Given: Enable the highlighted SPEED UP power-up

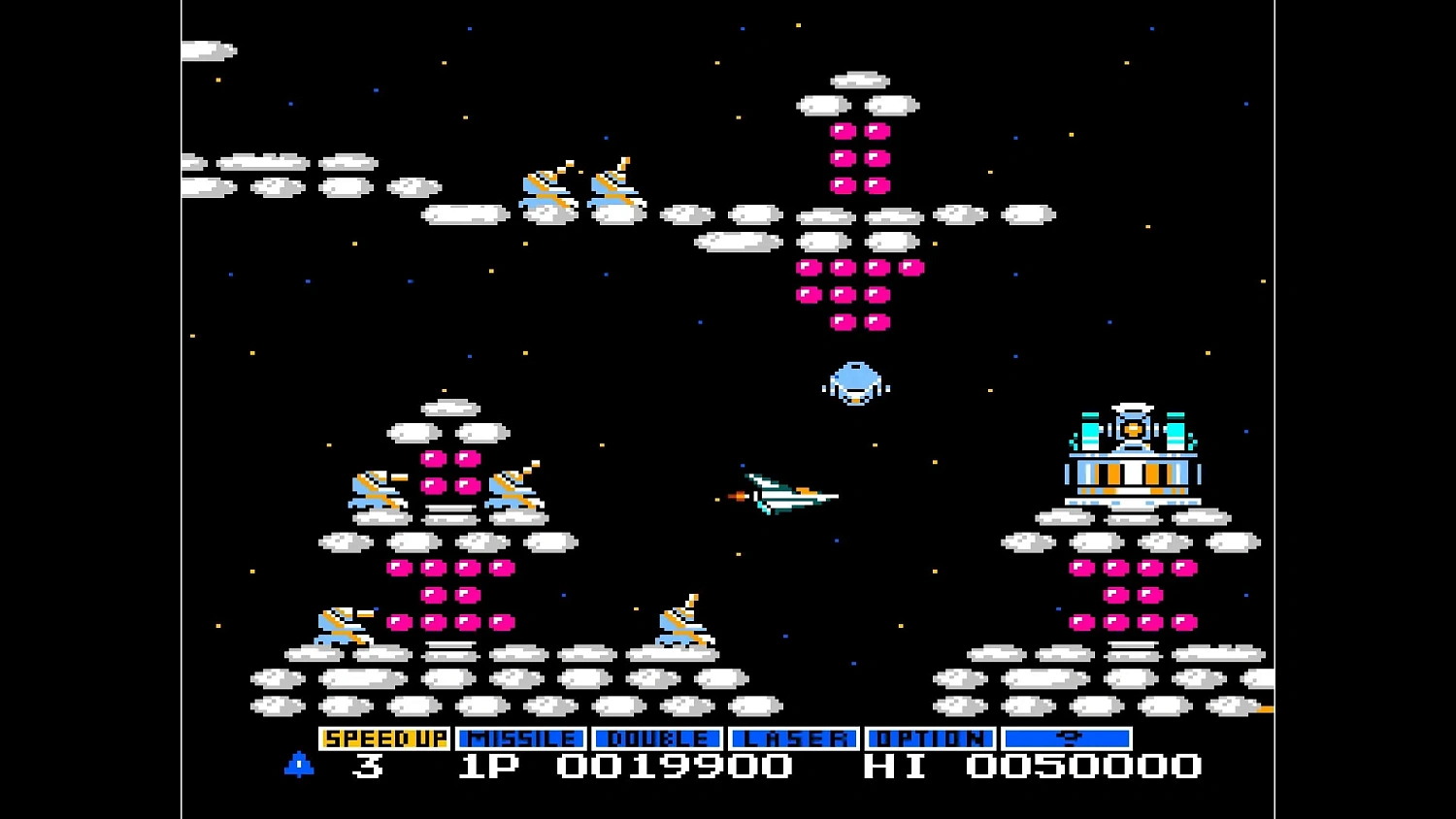Looking at the screenshot, I should (385, 738).
